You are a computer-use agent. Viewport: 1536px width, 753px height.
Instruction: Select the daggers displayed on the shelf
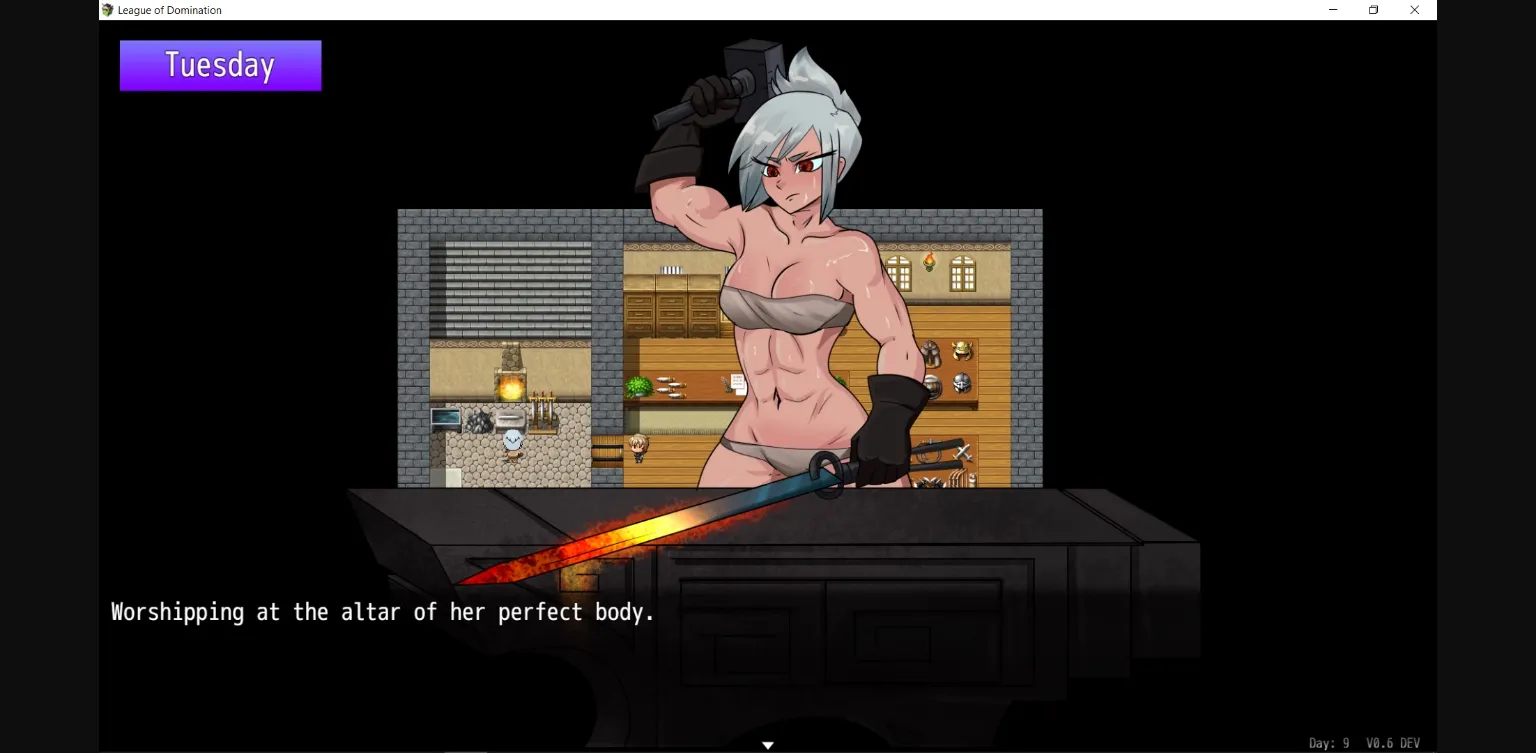coord(670,387)
